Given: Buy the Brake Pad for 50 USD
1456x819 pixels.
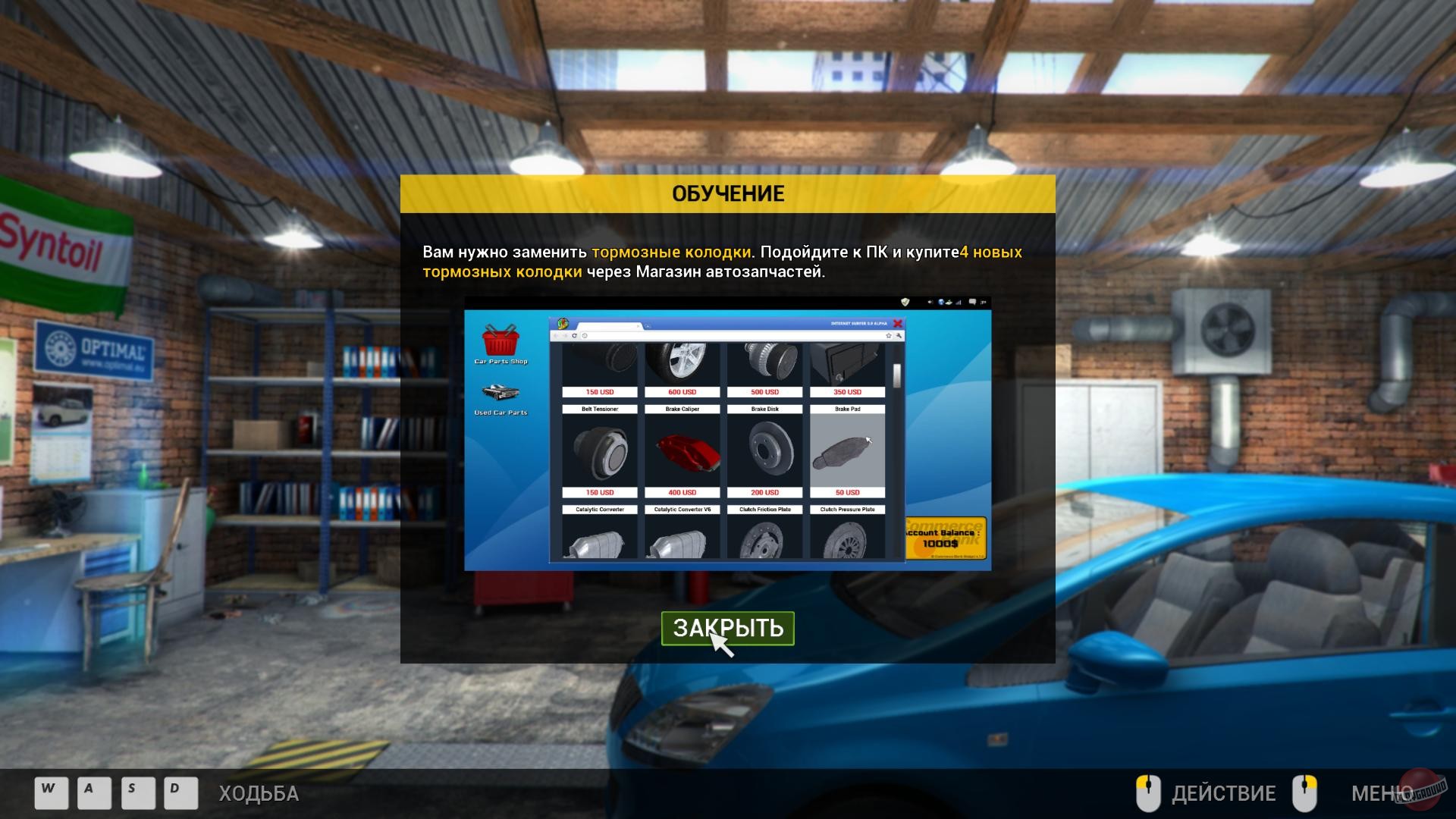Looking at the screenshot, I should coord(847,492).
